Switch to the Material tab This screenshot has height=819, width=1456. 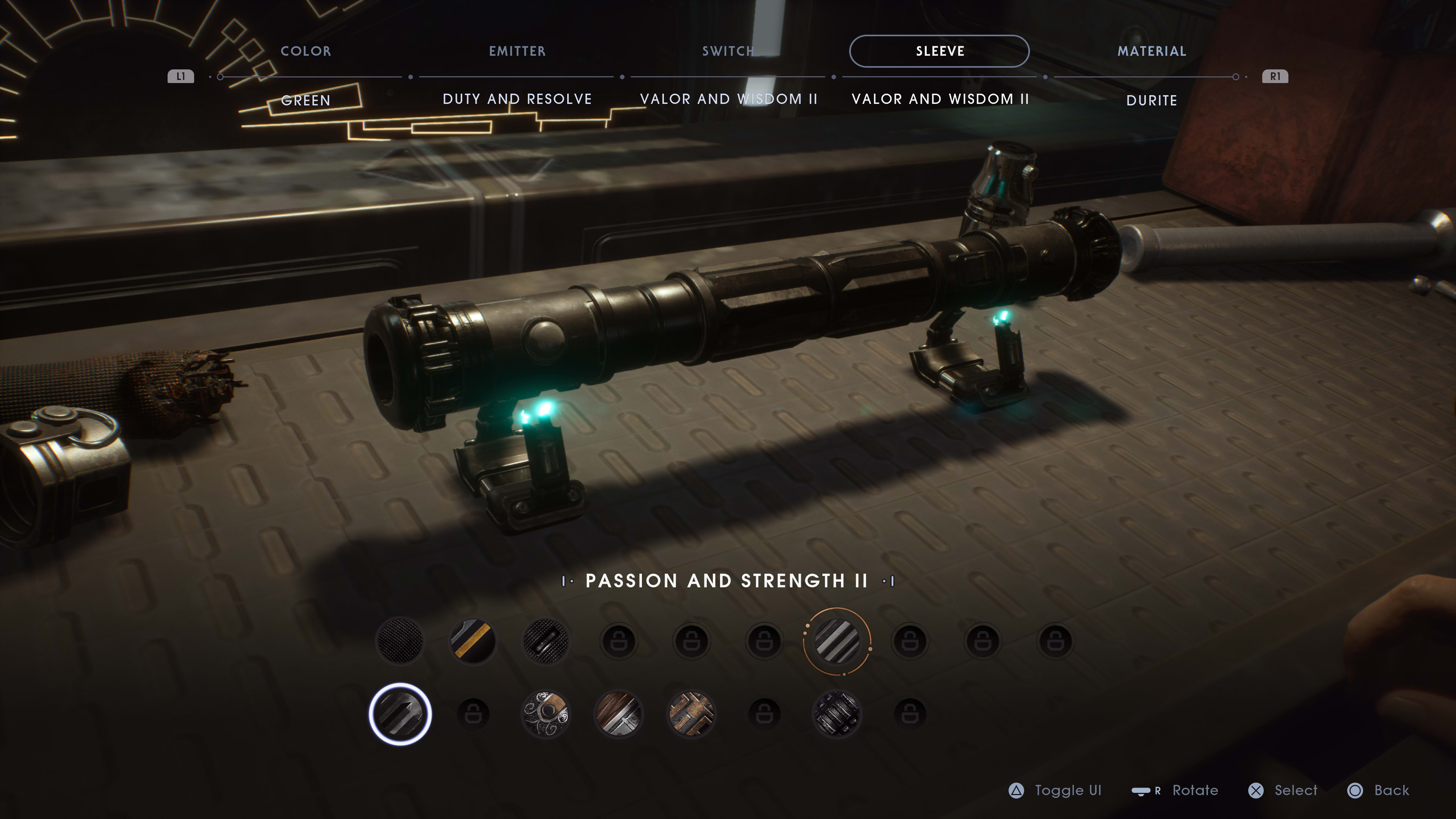[1152, 52]
